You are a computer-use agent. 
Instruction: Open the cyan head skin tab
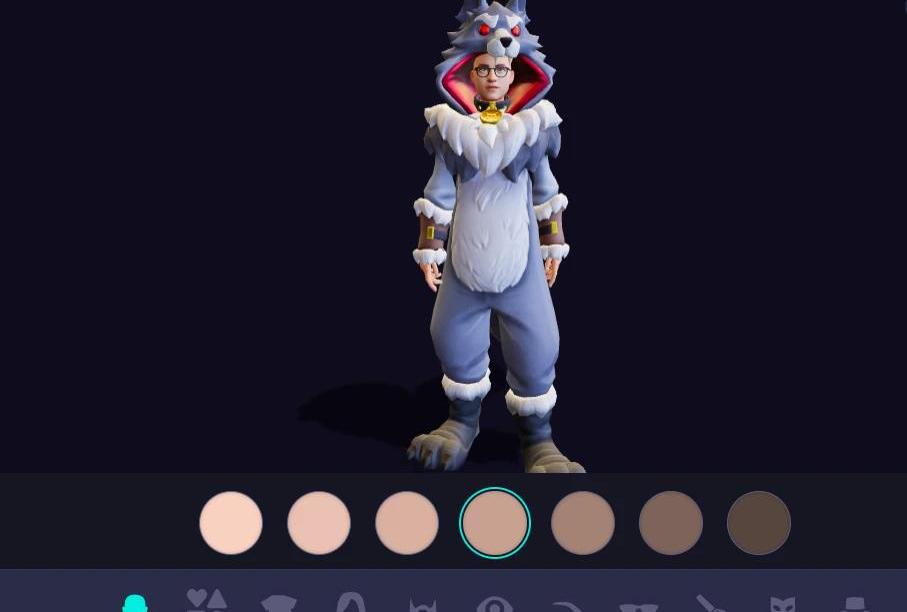pyautogui.click(x=135, y=603)
